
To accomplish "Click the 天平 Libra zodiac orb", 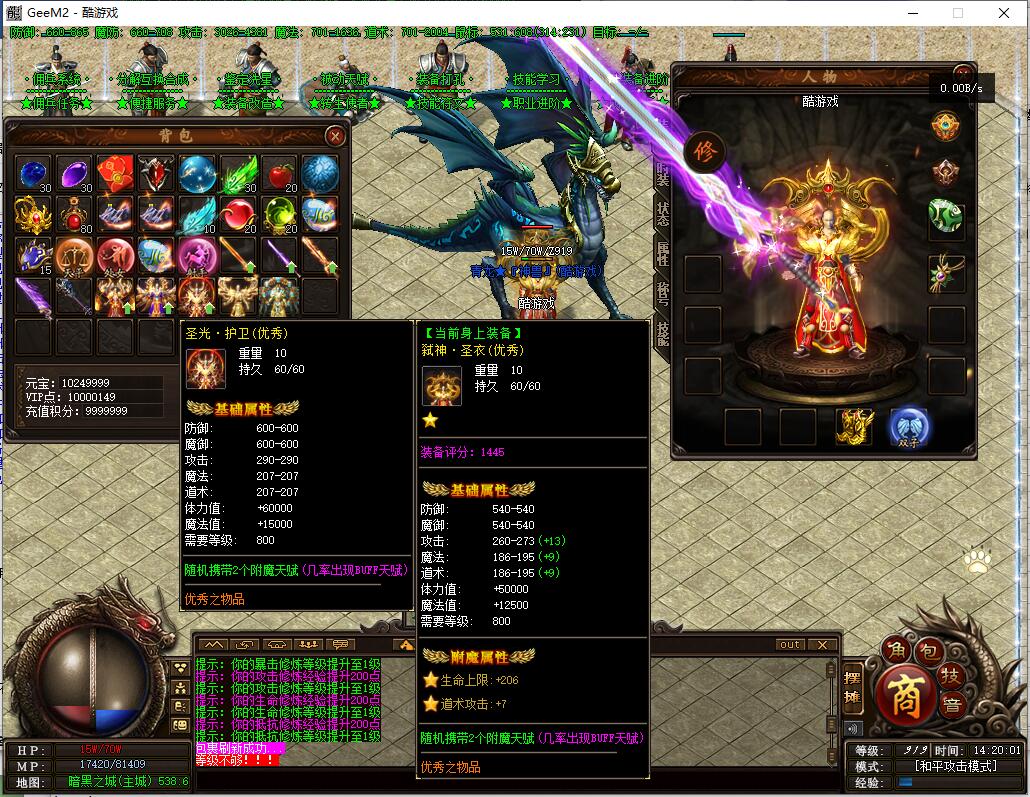I will point(74,256).
